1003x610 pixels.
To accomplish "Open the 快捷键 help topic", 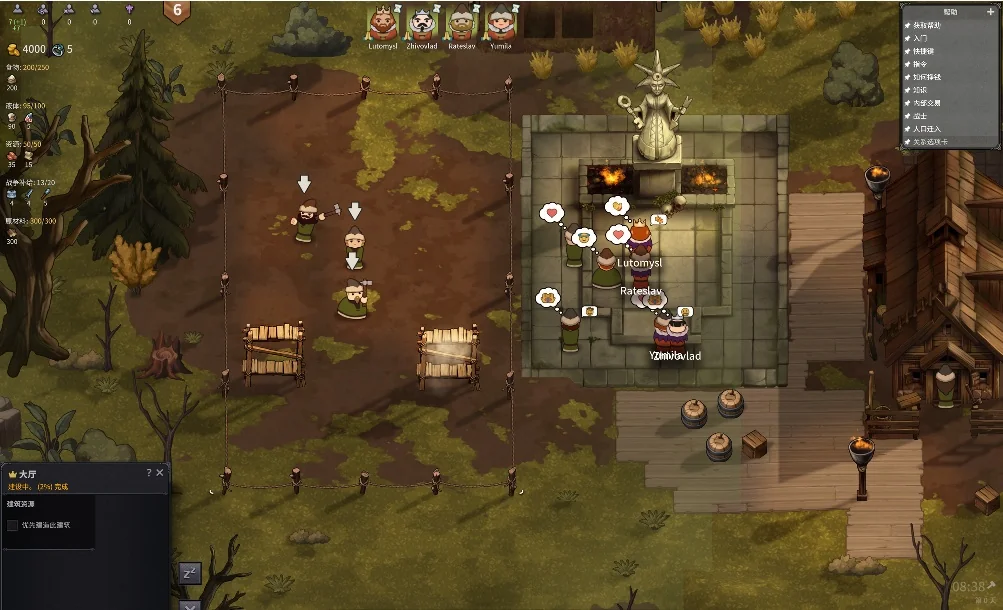I will 924,51.
